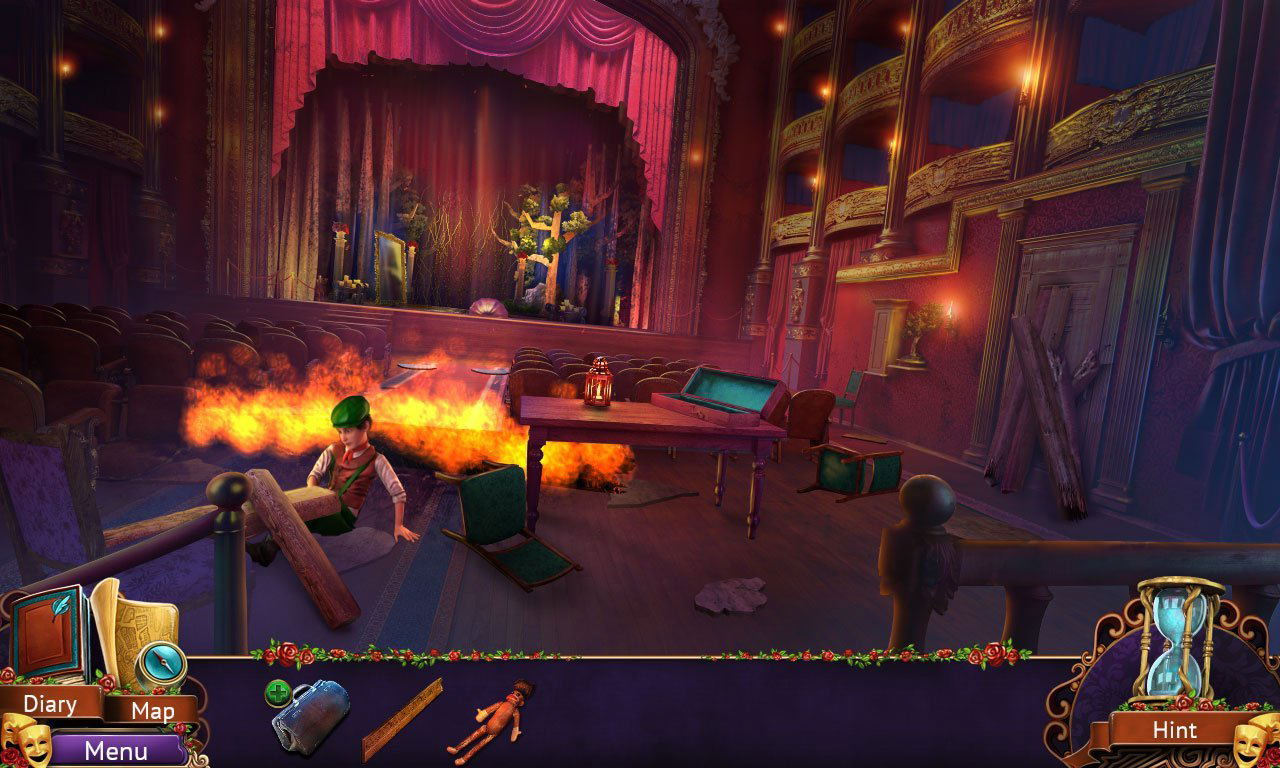
Task: Open the Diary
Action: coord(50,704)
